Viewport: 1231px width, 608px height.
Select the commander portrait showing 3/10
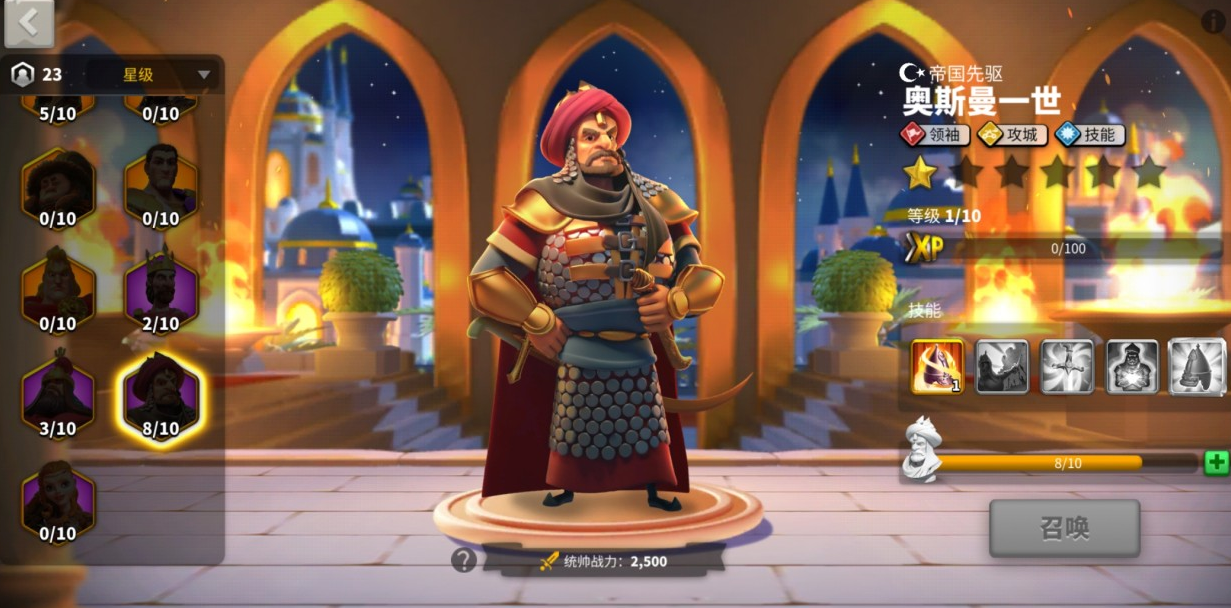58,397
